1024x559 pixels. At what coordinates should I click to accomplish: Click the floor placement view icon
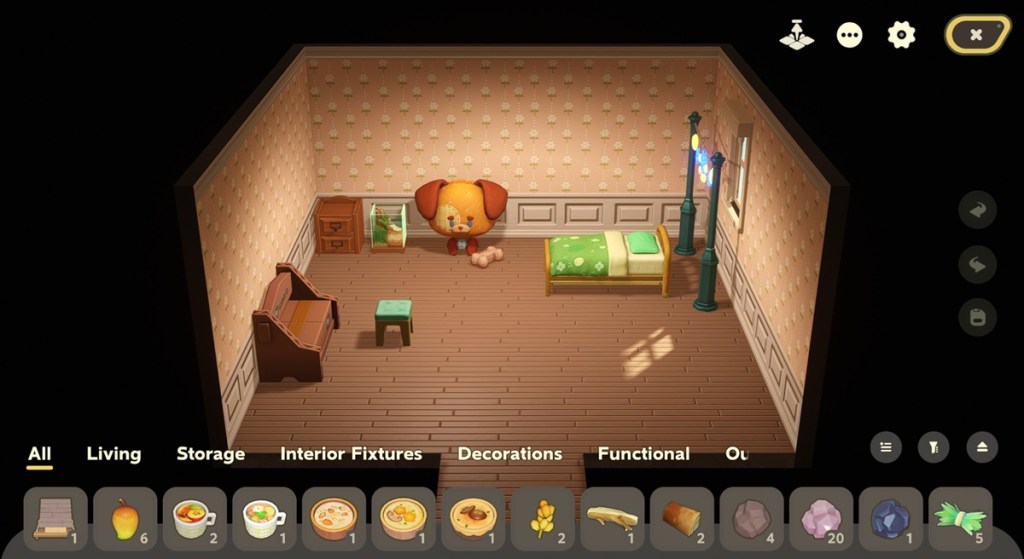(796, 35)
